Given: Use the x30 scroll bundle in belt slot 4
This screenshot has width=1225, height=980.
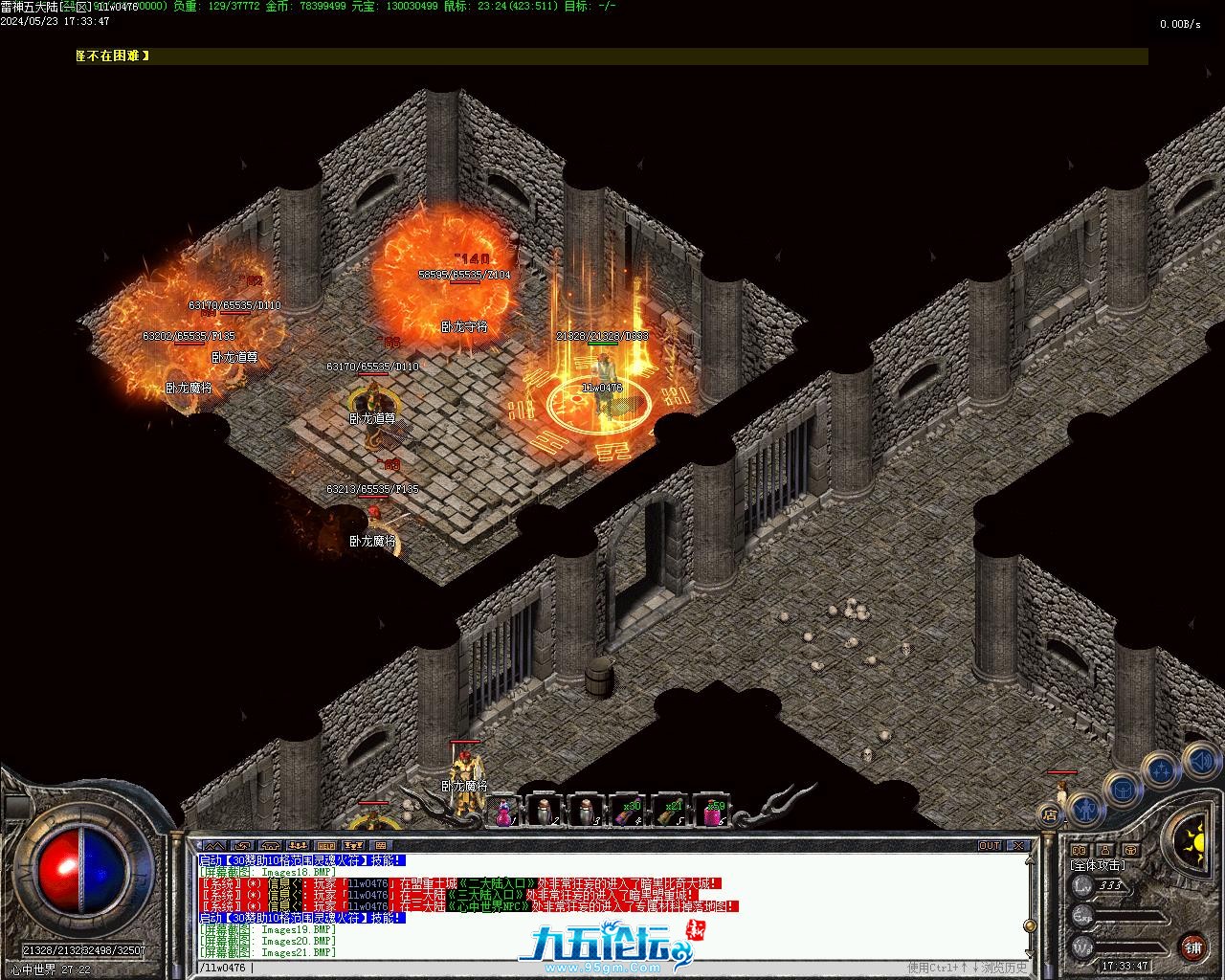Looking at the screenshot, I should tap(628, 813).
